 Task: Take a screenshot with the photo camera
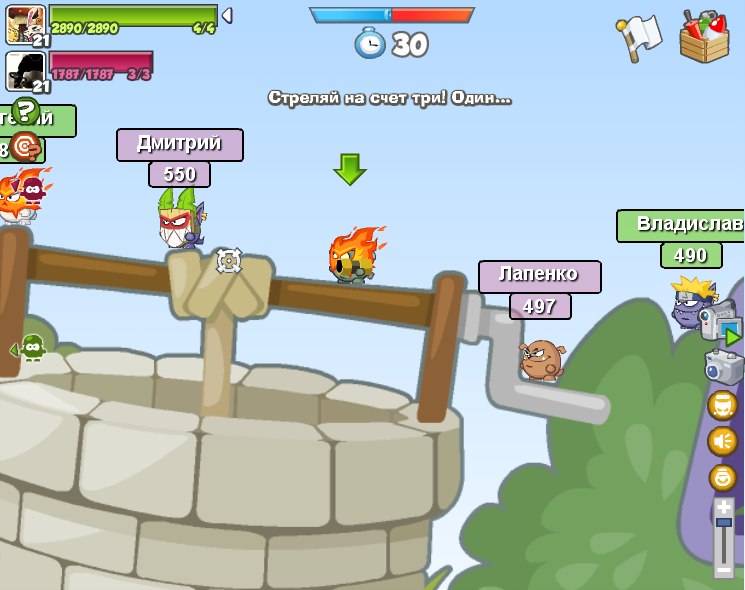(x=723, y=365)
